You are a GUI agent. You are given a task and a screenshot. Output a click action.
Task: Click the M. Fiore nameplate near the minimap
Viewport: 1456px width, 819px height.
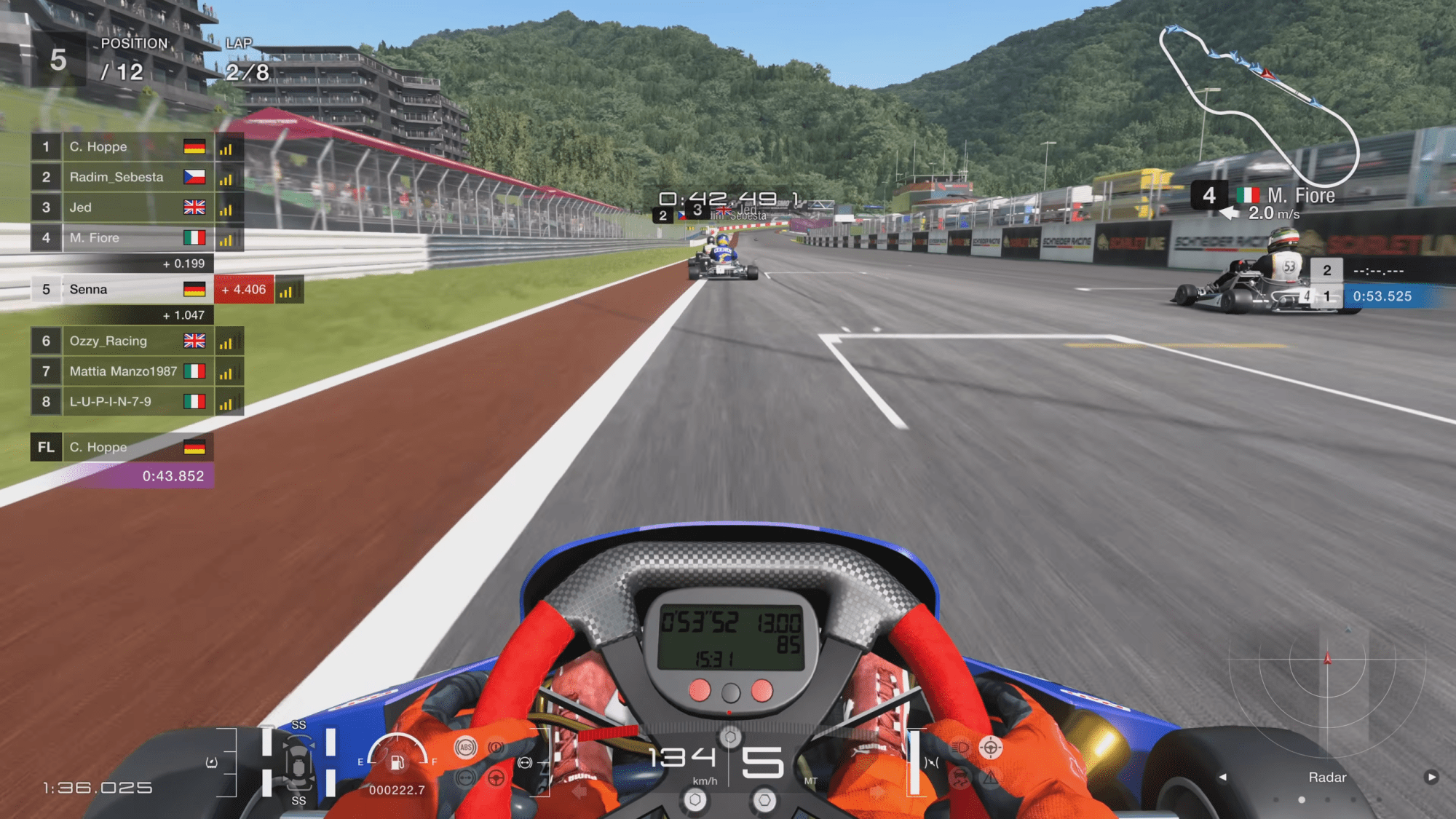pos(1300,195)
